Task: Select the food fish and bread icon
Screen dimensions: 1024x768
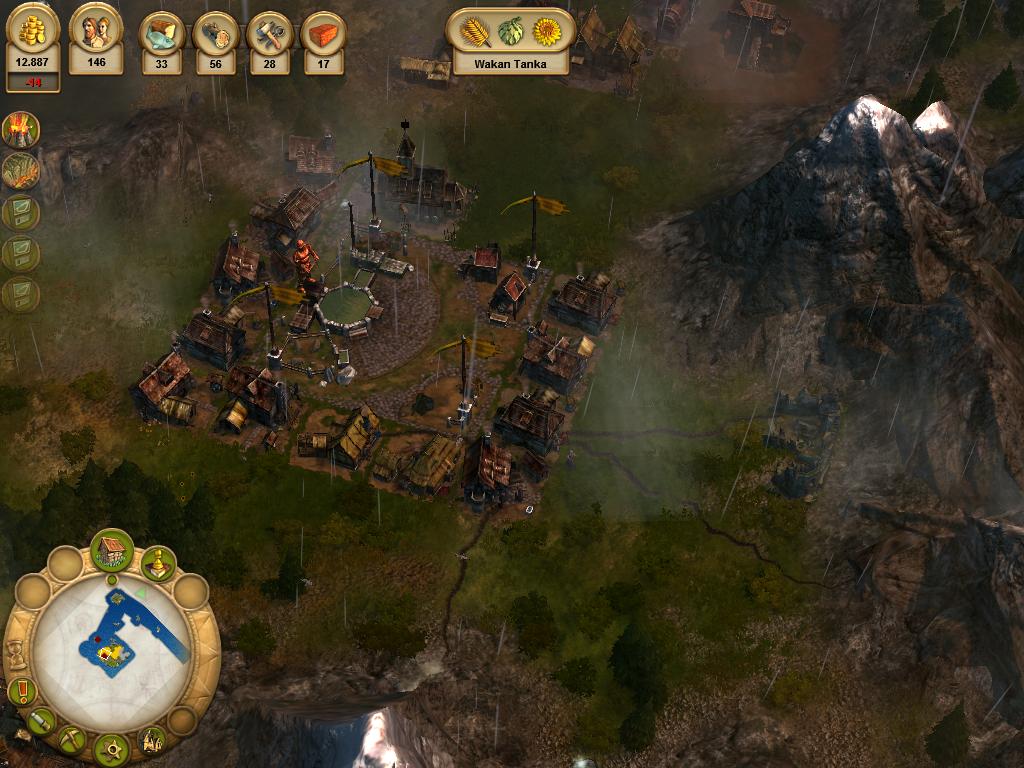Action: 161,33
